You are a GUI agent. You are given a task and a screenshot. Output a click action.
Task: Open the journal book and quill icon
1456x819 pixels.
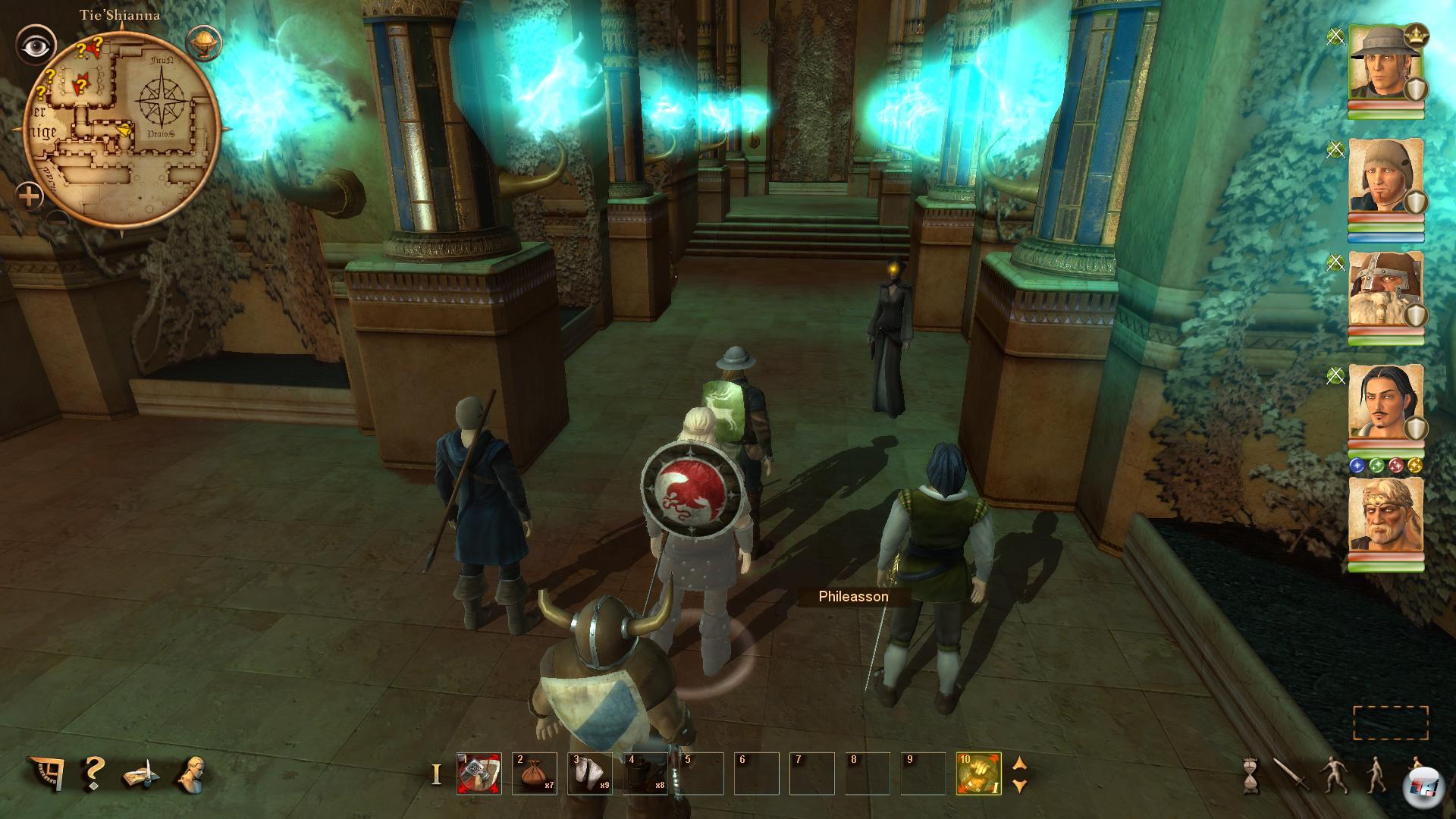pyautogui.click(x=142, y=775)
